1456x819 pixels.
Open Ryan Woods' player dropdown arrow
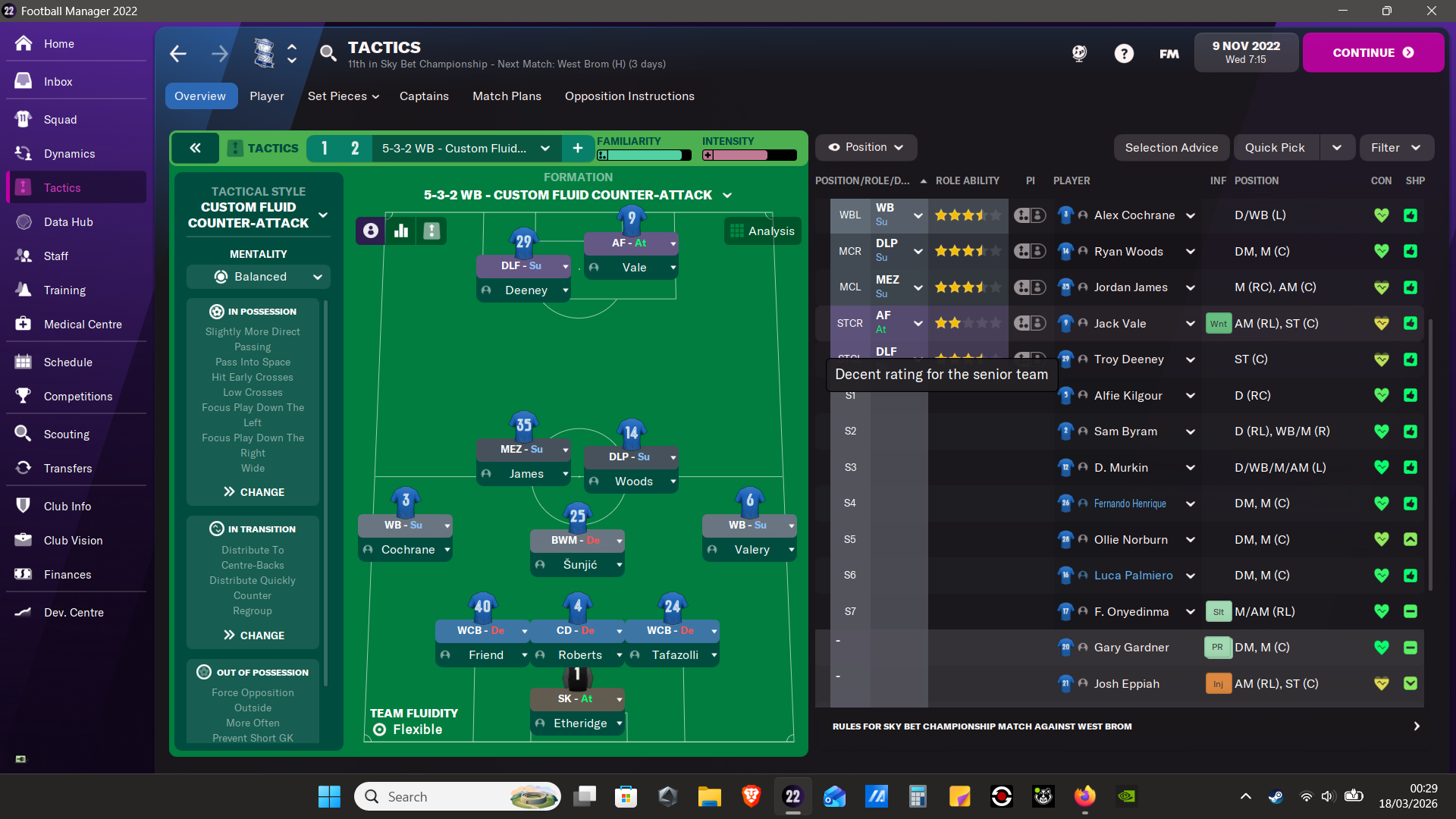click(x=1189, y=251)
